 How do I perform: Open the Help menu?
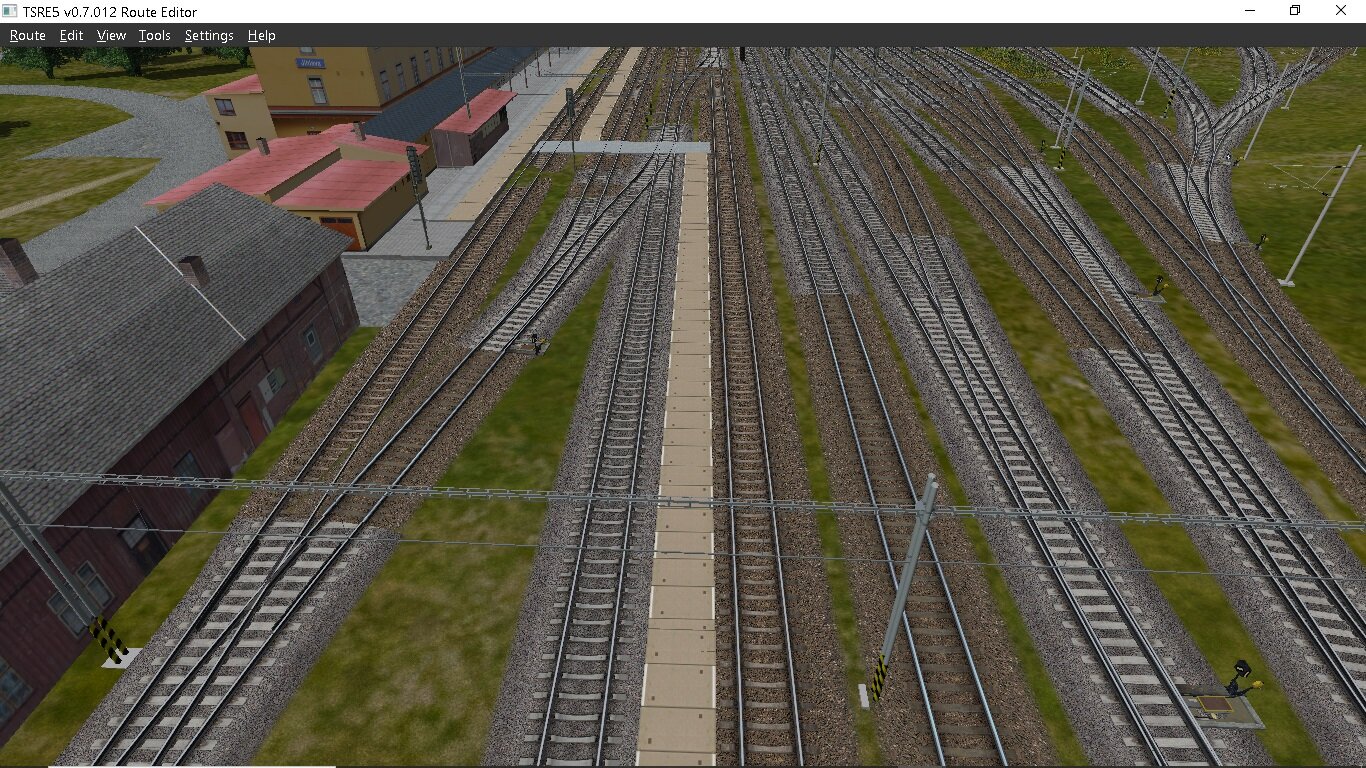(x=261, y=35)
